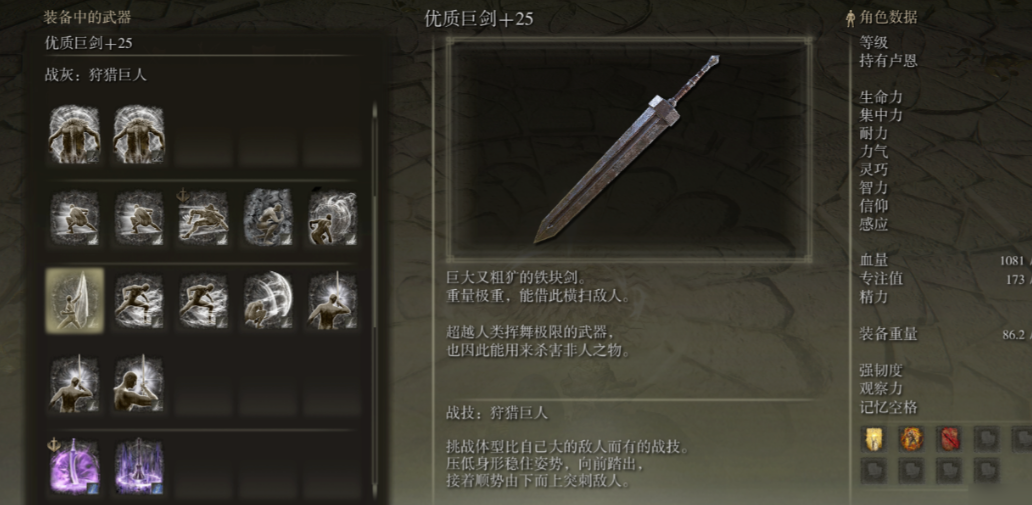Choose the leaping-figure skill with the equipped marker
Viewport: 1032px width, 505px height.
(203, 217)
